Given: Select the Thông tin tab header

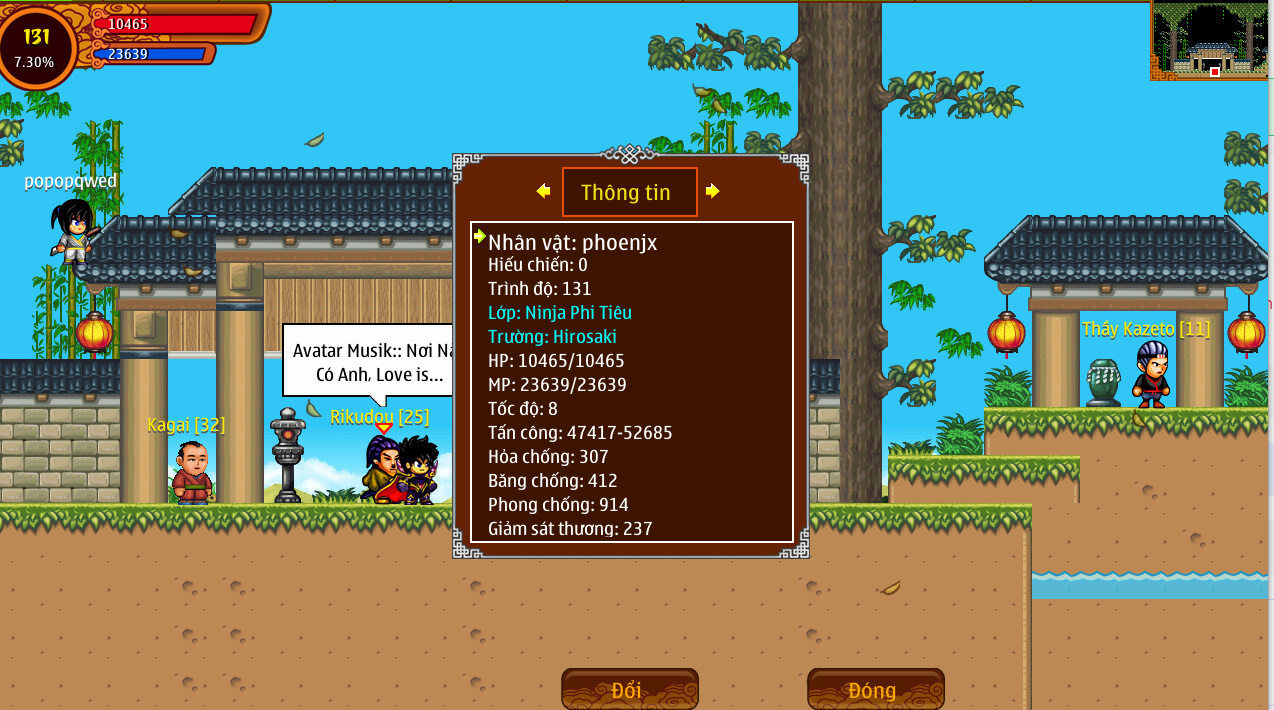Looking at the screenshot, I should coord(629,192).
